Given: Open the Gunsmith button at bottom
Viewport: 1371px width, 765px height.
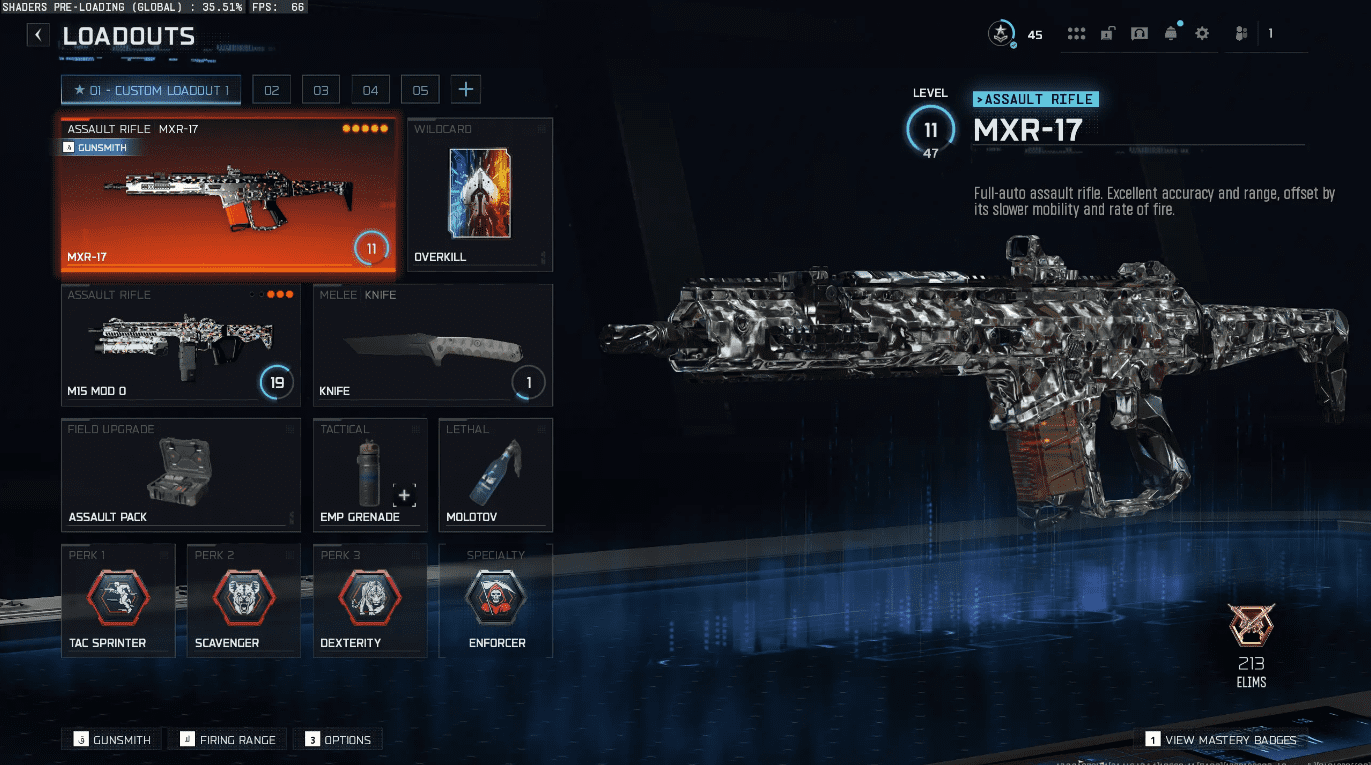Looking at the screenshot, I should (x=112, y=740).
